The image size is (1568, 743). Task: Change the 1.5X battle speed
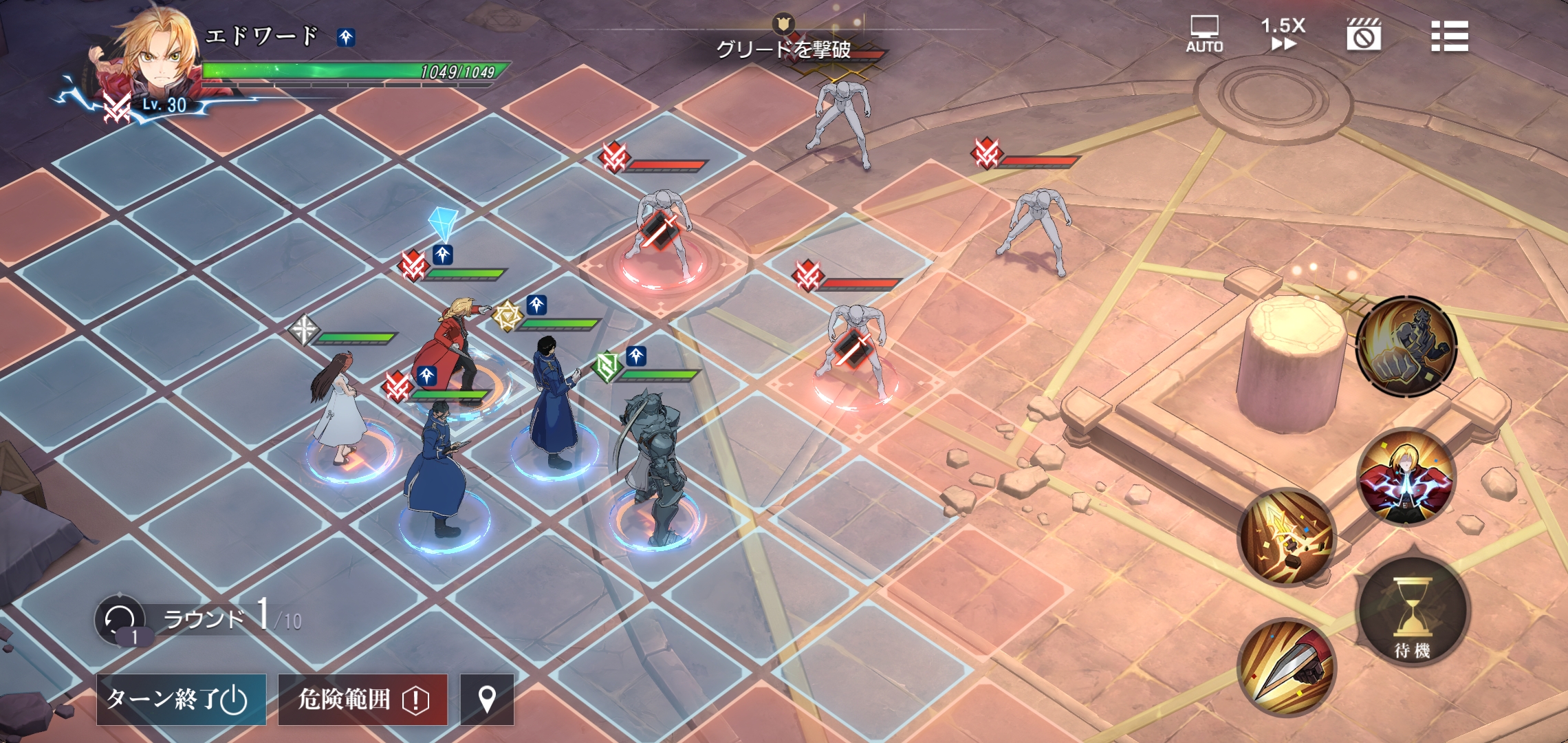[1283, 34]
